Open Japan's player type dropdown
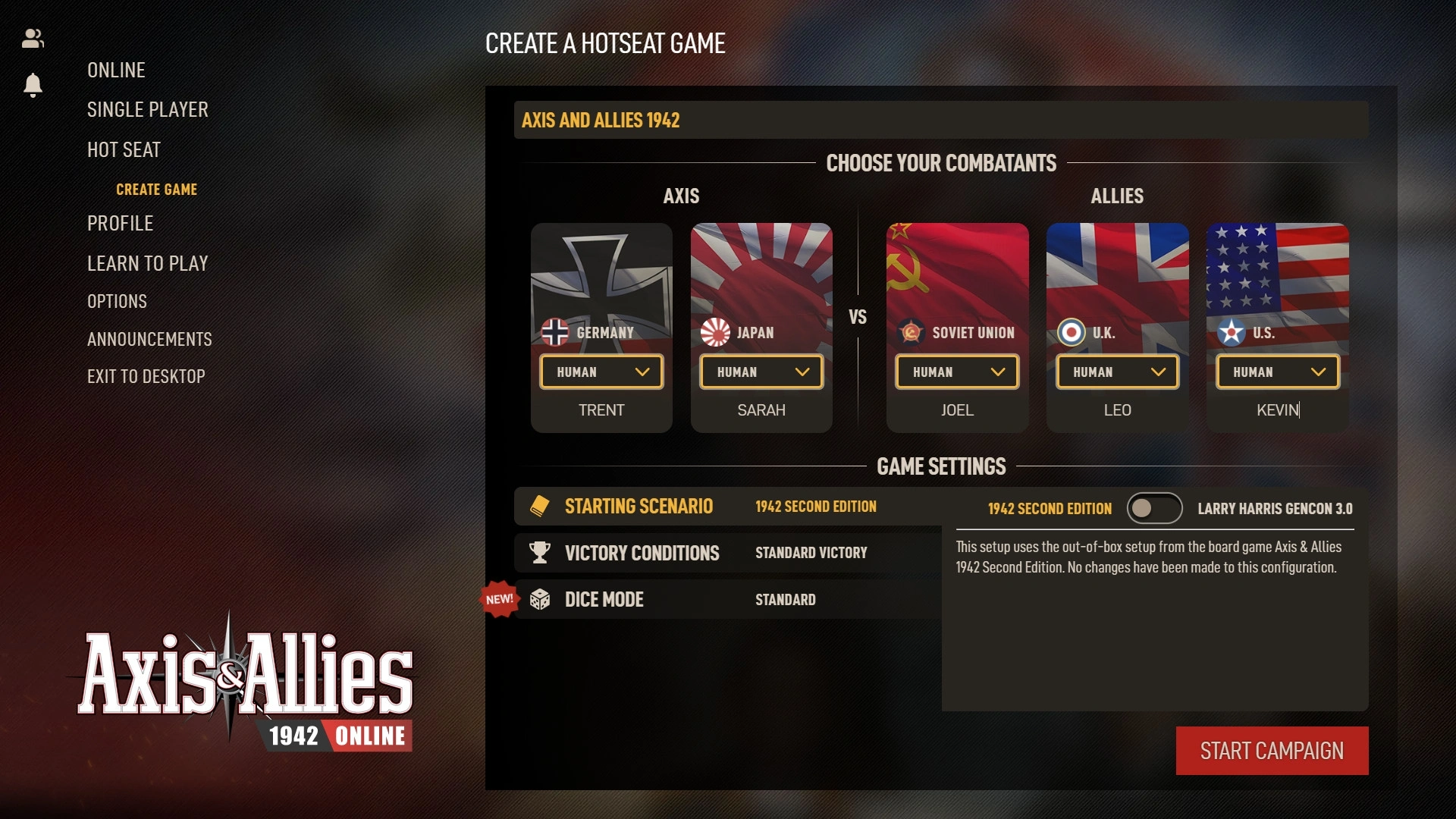The width and height of the screenshot is (1456, 819). point(761,372)
